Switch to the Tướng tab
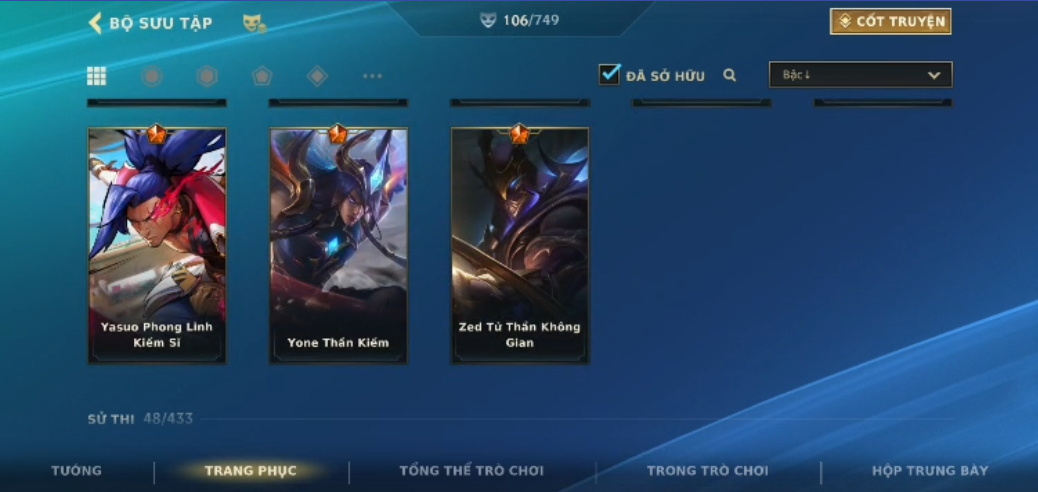 coord(77,471)
